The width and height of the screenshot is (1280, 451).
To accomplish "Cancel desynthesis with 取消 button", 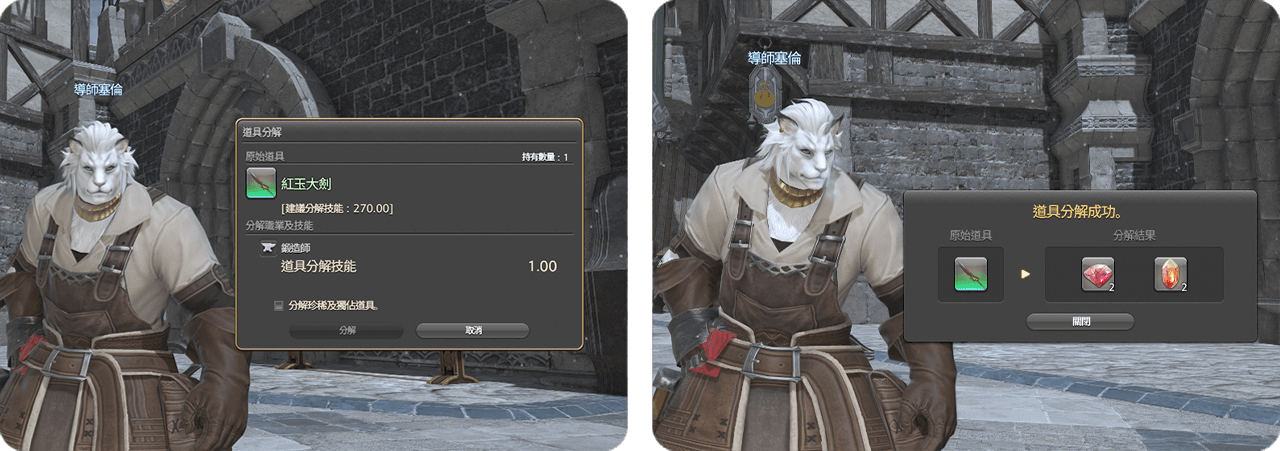I will tap(472, 330).
